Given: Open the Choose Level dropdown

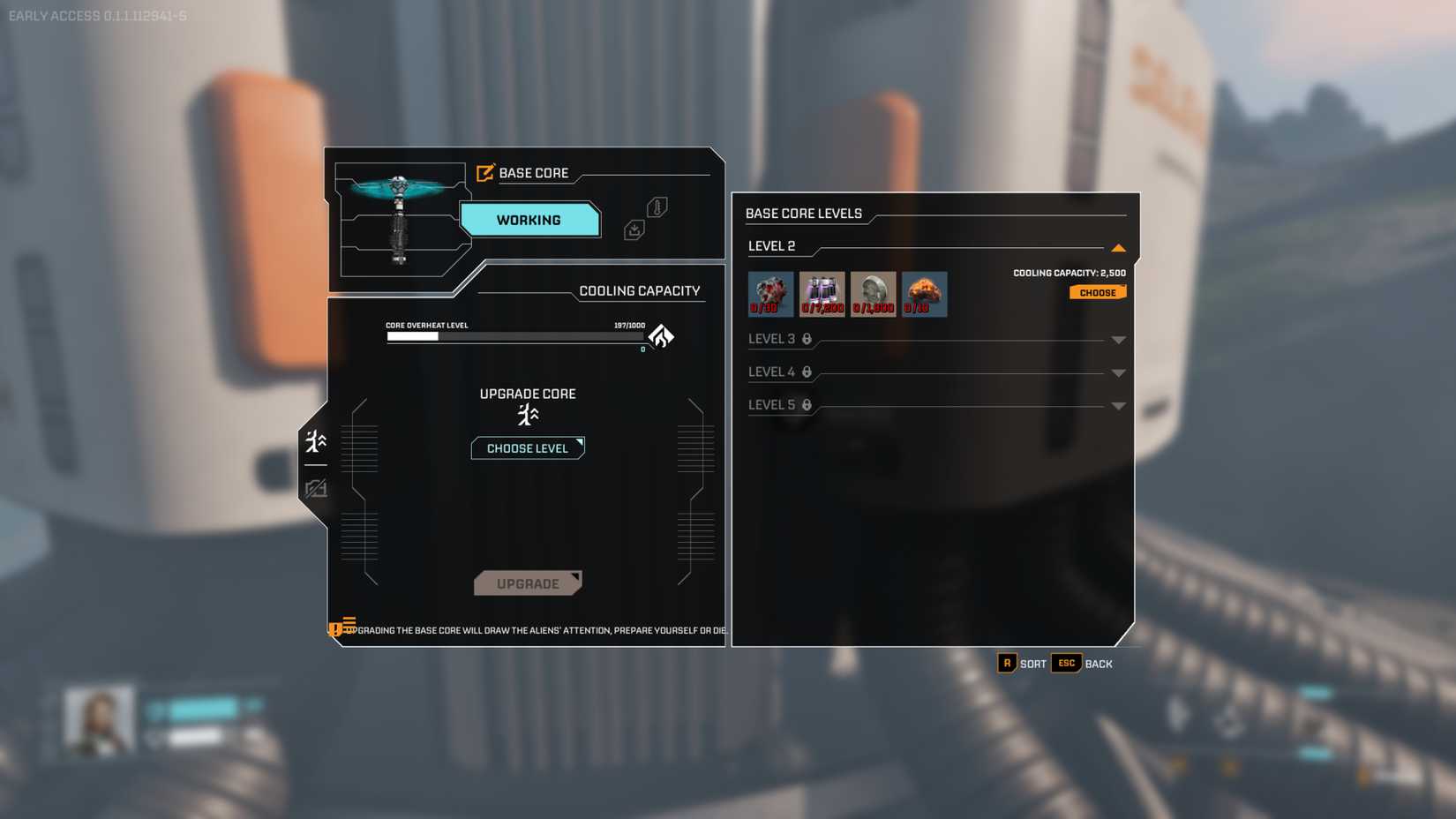Looking at the screenshot, I should [528, 448].
